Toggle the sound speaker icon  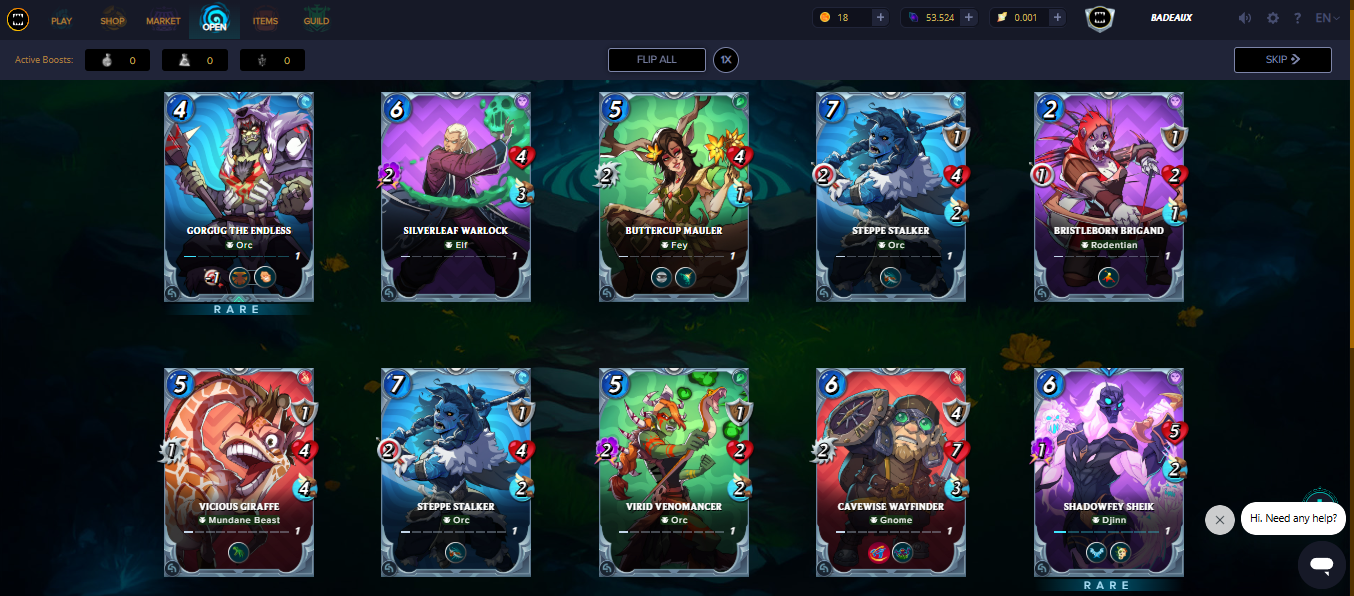pyautogui.click(x=1245, y=18)
